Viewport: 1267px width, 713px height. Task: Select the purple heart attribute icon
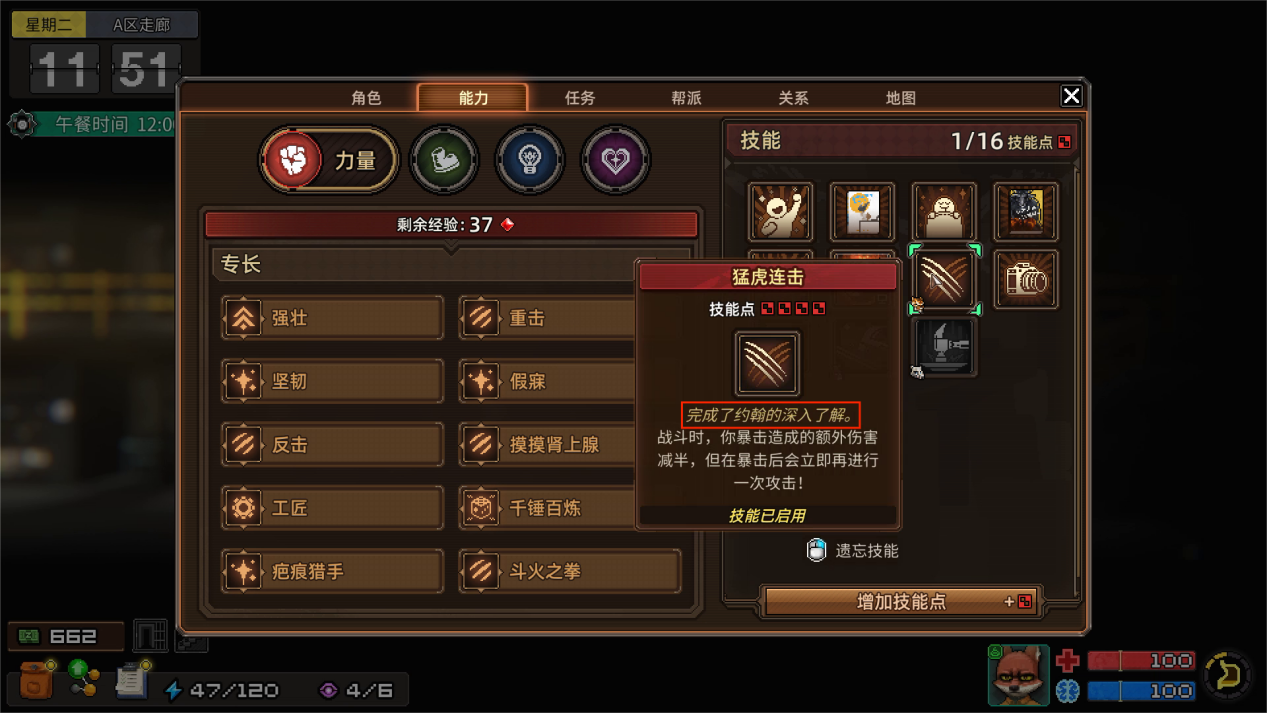[615, 159]
